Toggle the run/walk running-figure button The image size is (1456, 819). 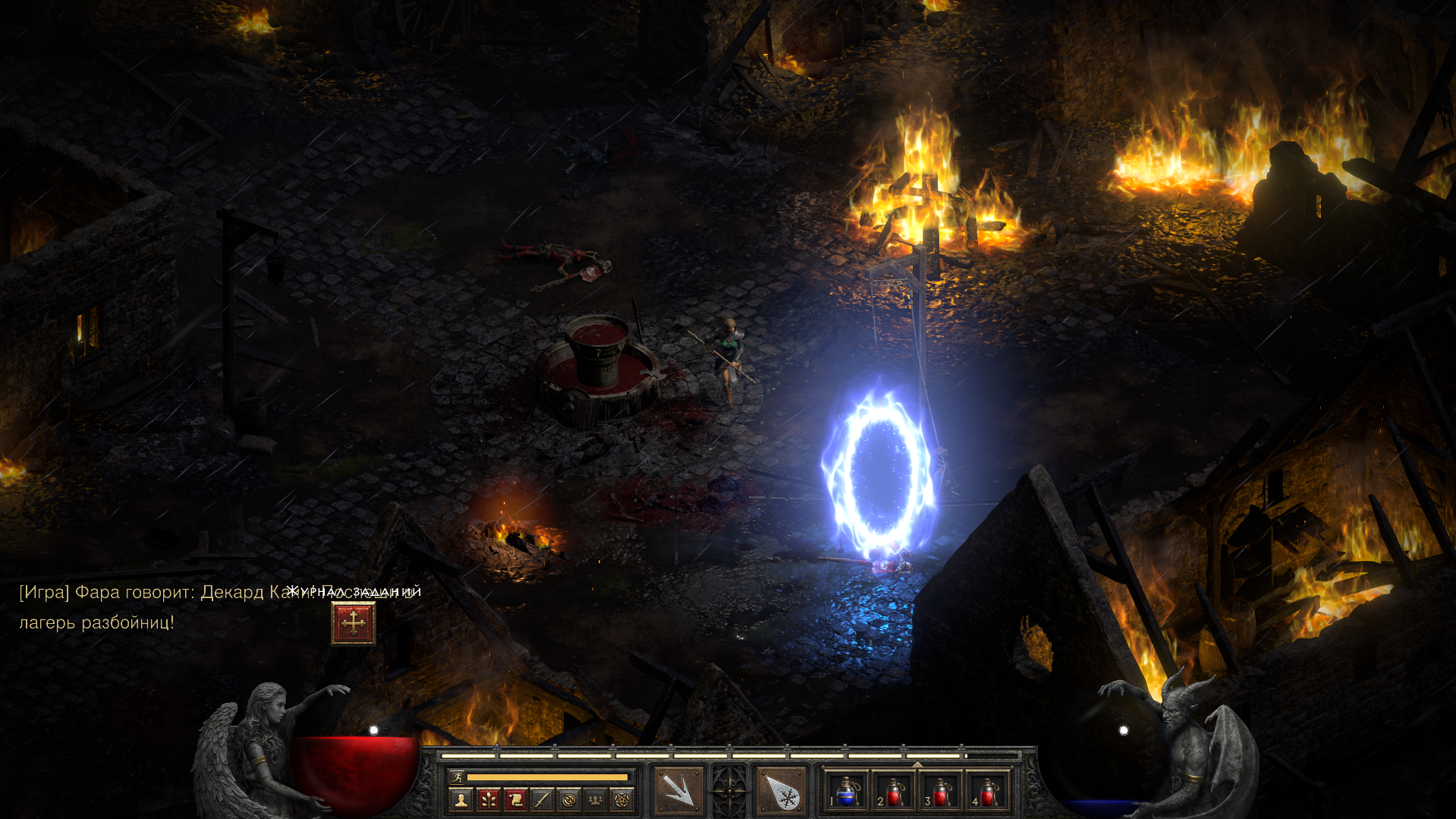[x=457, y=776]
